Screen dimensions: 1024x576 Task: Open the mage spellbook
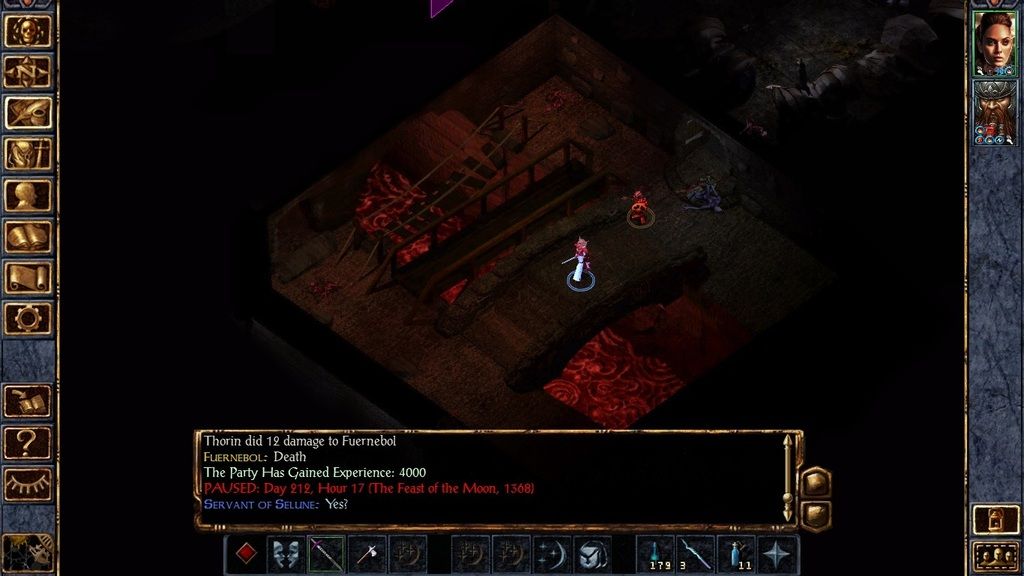tap(28, 237)
